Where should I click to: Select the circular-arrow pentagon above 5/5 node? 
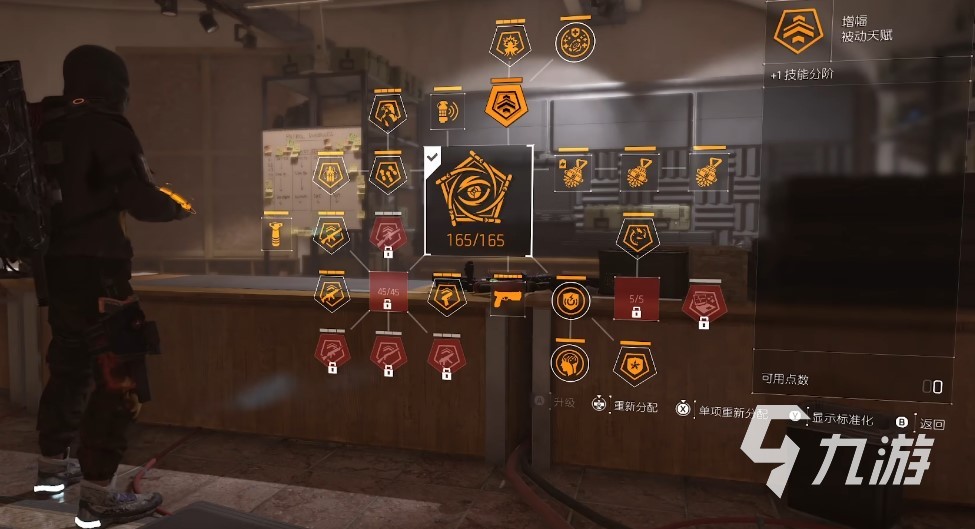pyautogui.click(x=637, y=236)
